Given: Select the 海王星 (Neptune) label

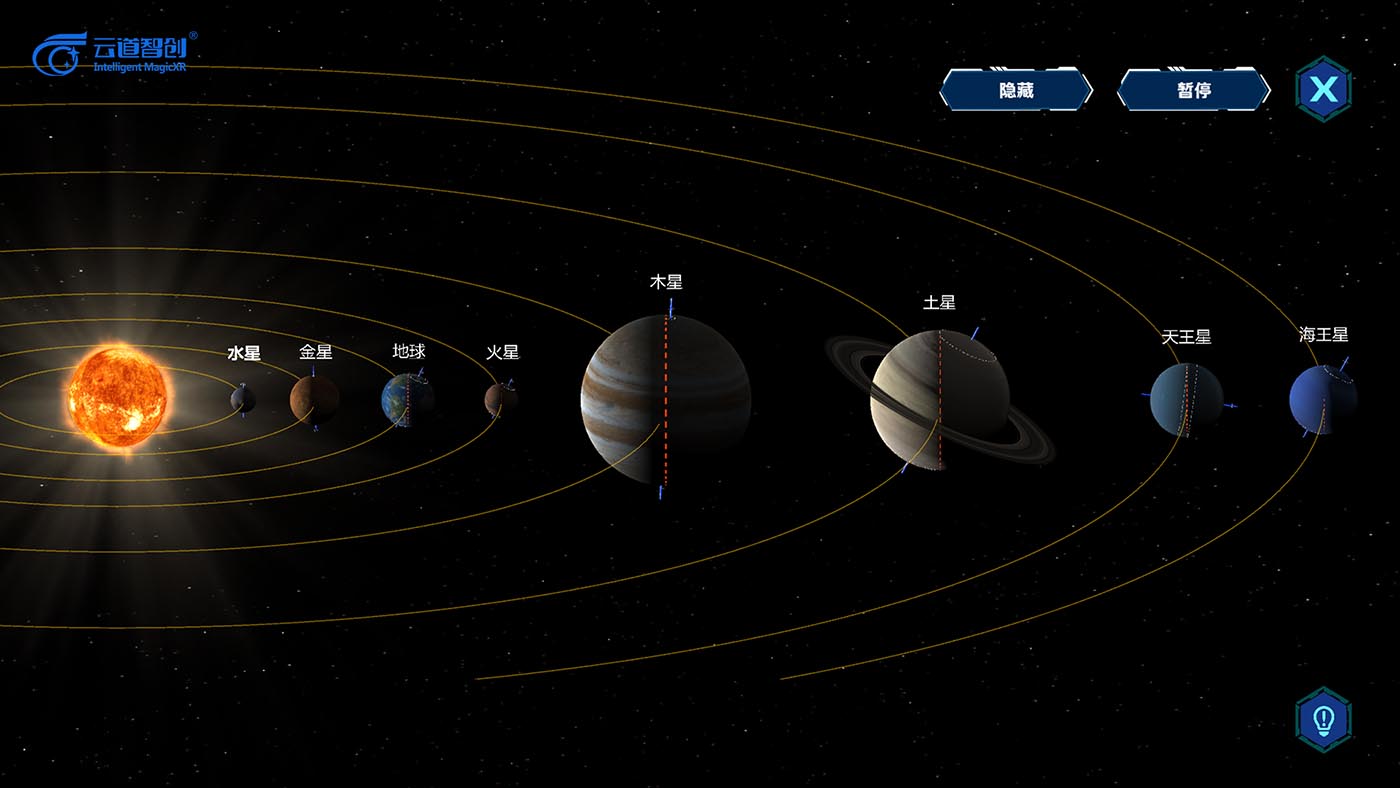Looking at the screenshot, I should (1323, 335).
